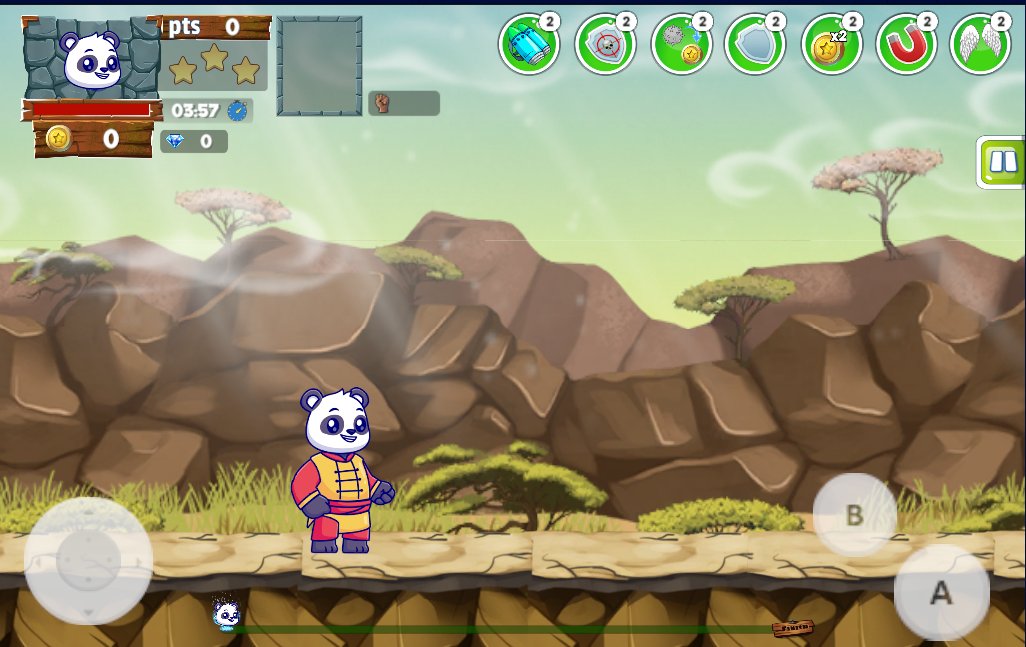Screen dimensions: 1026x647
Task: Use the skull target shield power-up
Action: point(604,44)
